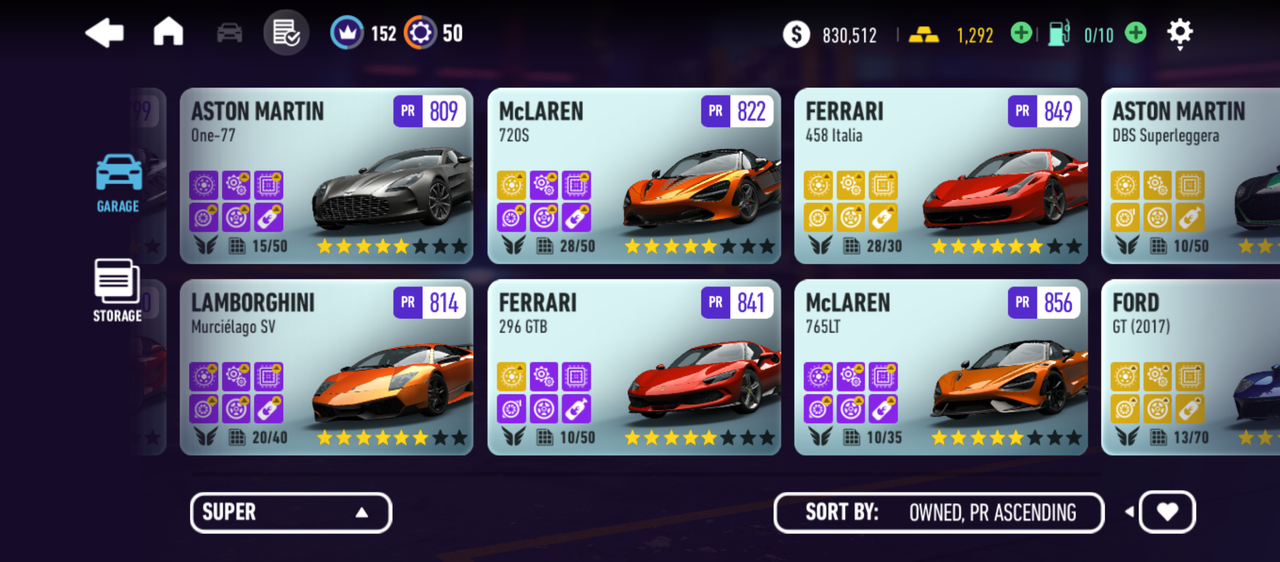The height and width of the screenshot is (562, 1280).
Task: Switch to the Storage tab
Action: coord(118,291)
